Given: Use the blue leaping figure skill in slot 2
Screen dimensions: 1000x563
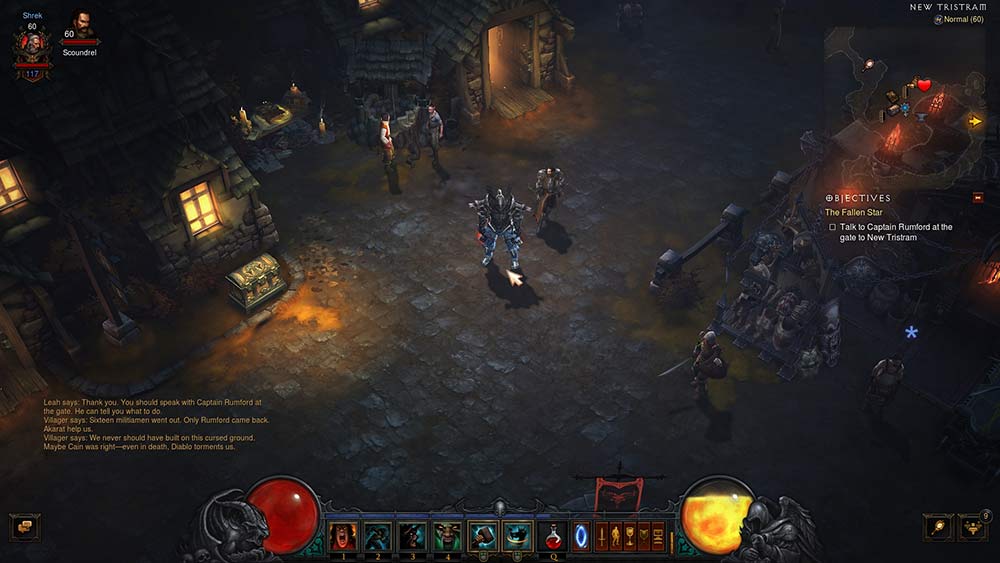Looking at the screenshot, I should pos(377,535).
